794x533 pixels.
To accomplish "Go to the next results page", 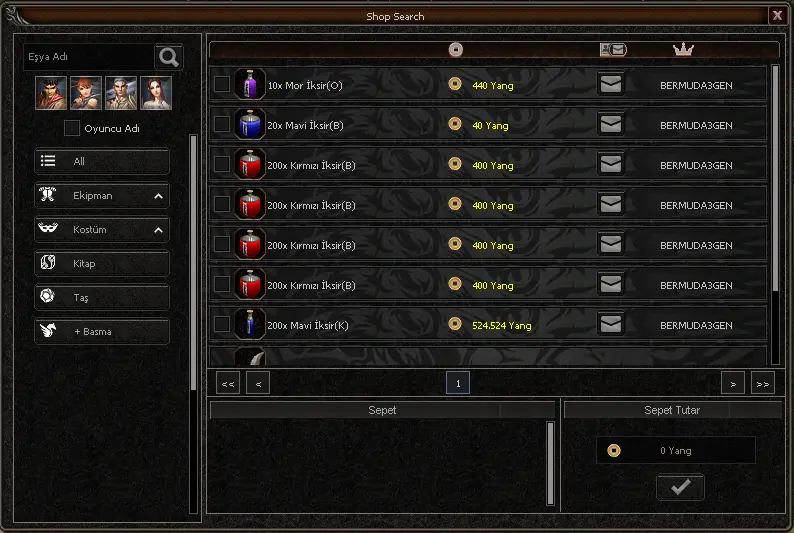I will (x=733, y=383).
